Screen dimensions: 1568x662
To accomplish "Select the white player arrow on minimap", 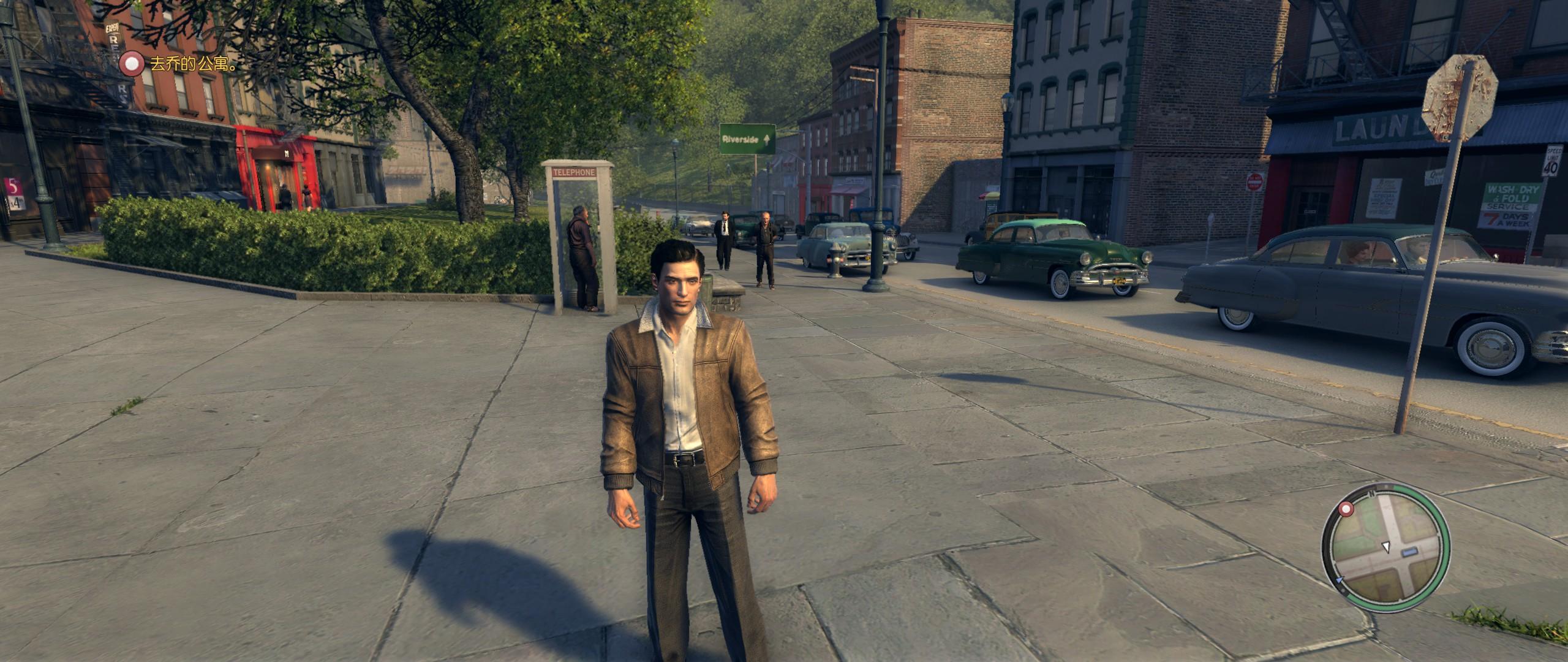I will 1385,546.
